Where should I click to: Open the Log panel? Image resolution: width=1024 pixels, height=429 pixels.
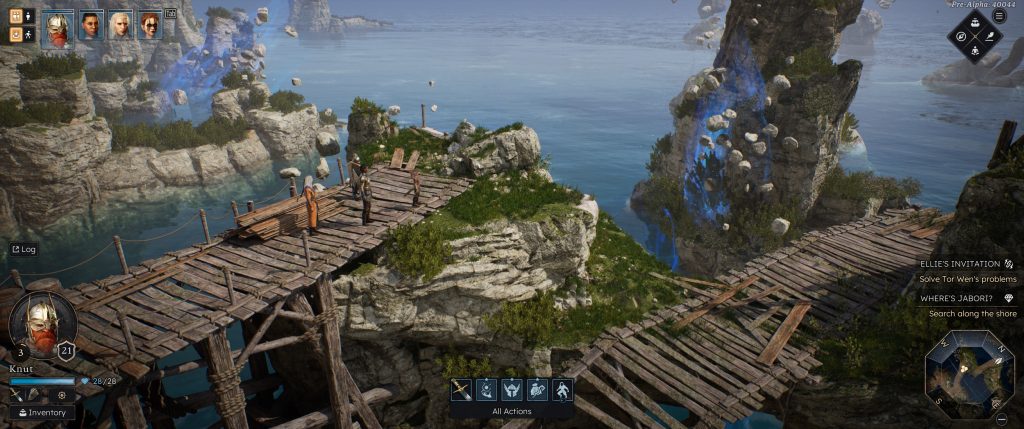(x=23, y=249)
